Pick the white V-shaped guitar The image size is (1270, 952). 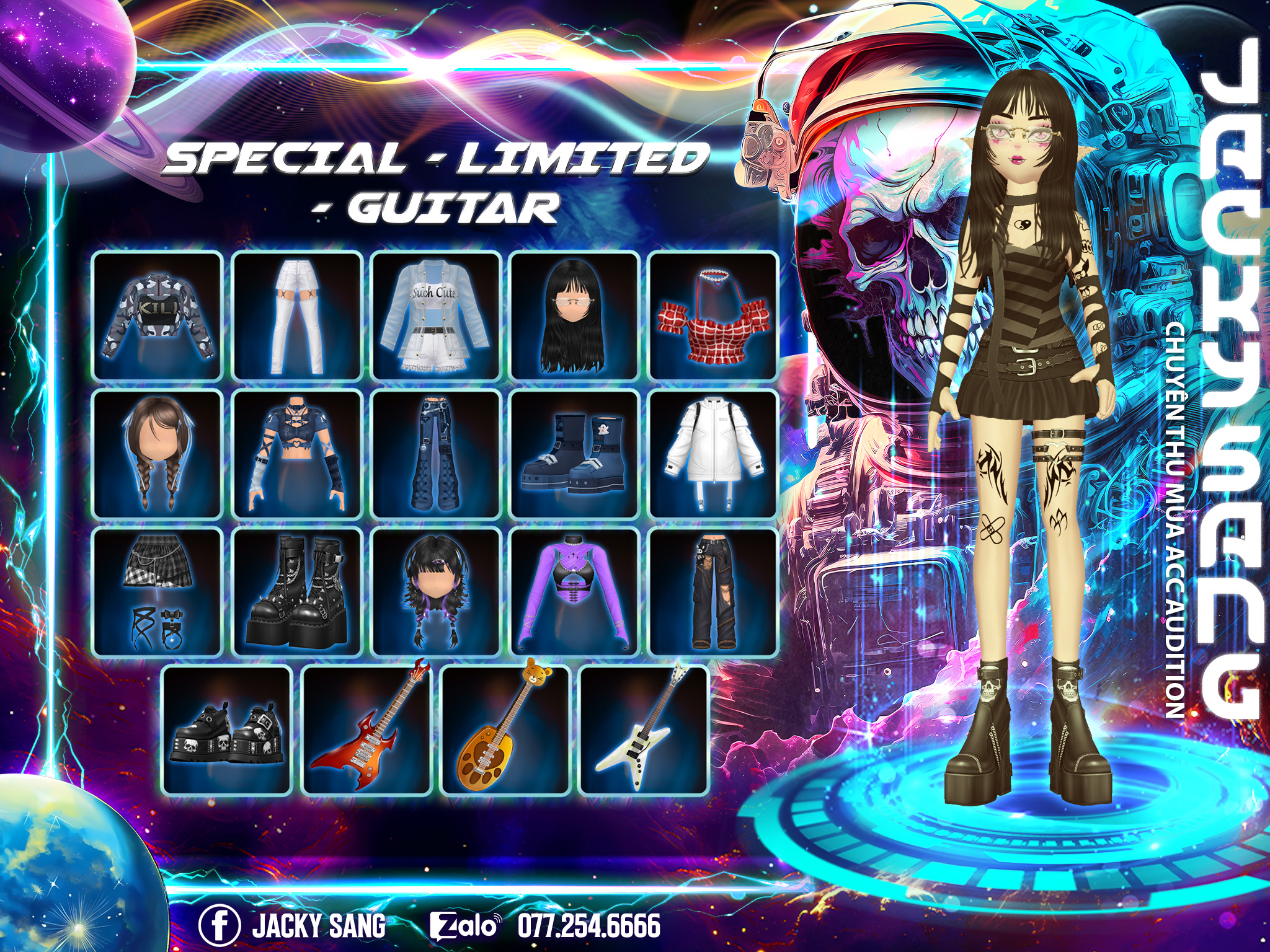click(x=644, y=730)
